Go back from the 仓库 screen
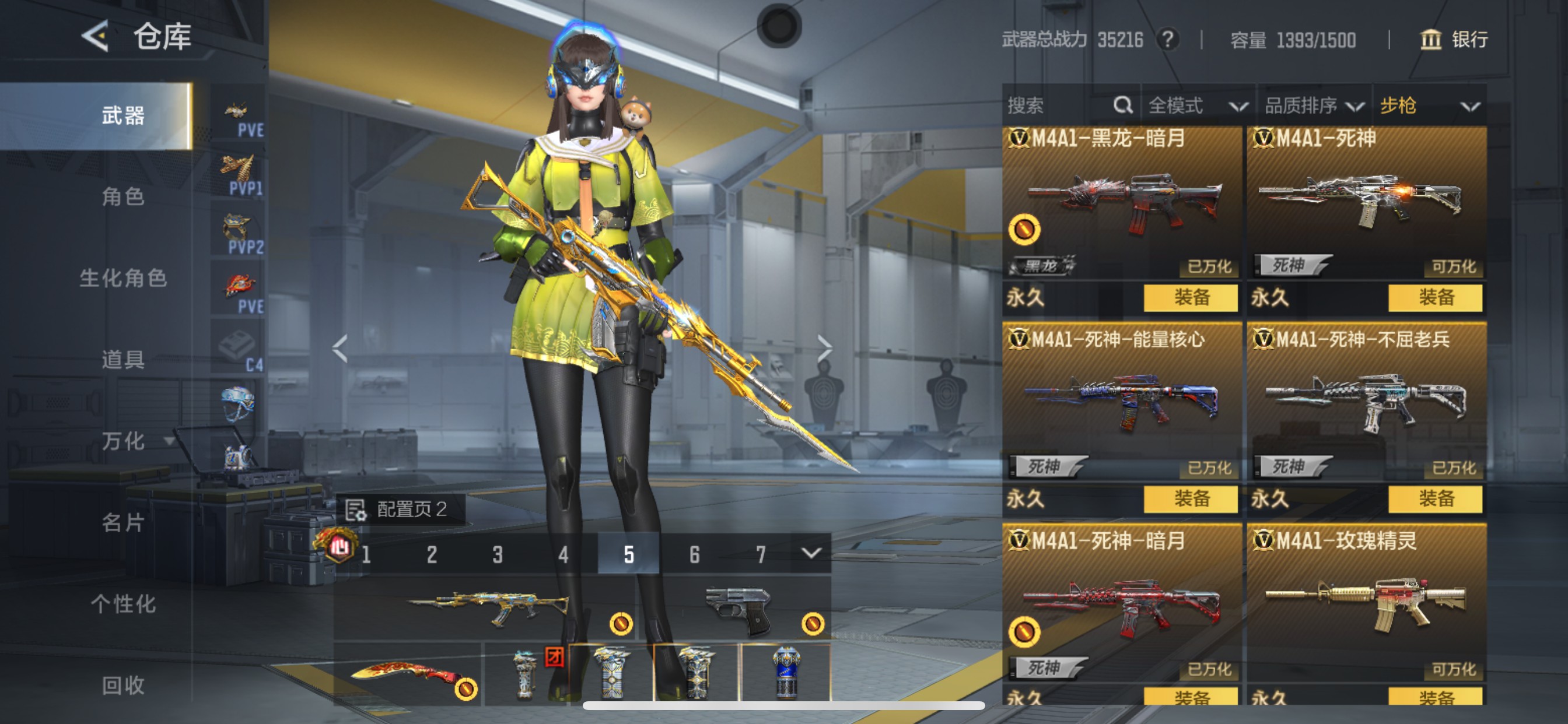1568x724 pixels. click(x=96, y=37)
